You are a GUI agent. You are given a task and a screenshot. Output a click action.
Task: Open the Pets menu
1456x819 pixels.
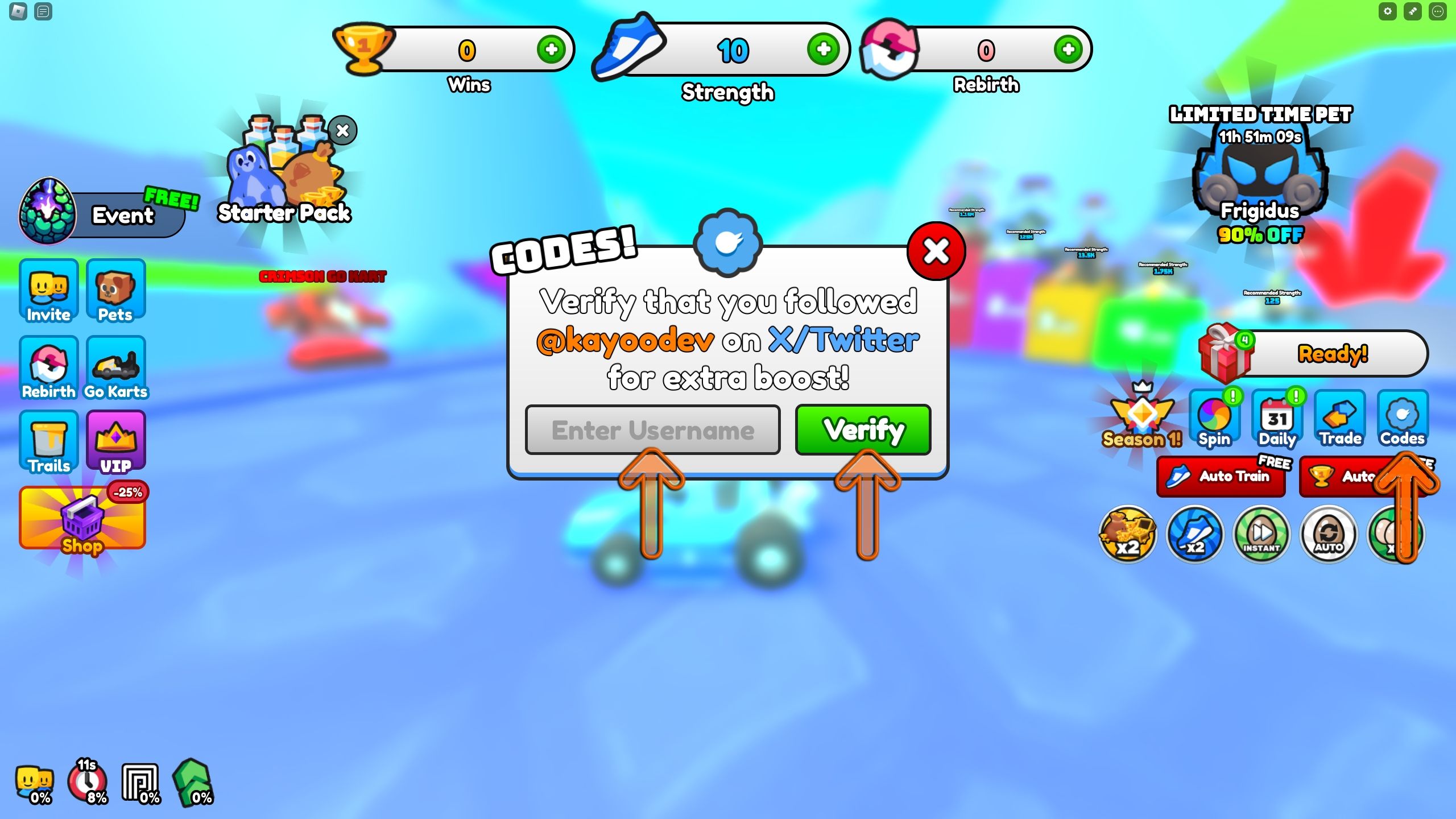point(115,291)
